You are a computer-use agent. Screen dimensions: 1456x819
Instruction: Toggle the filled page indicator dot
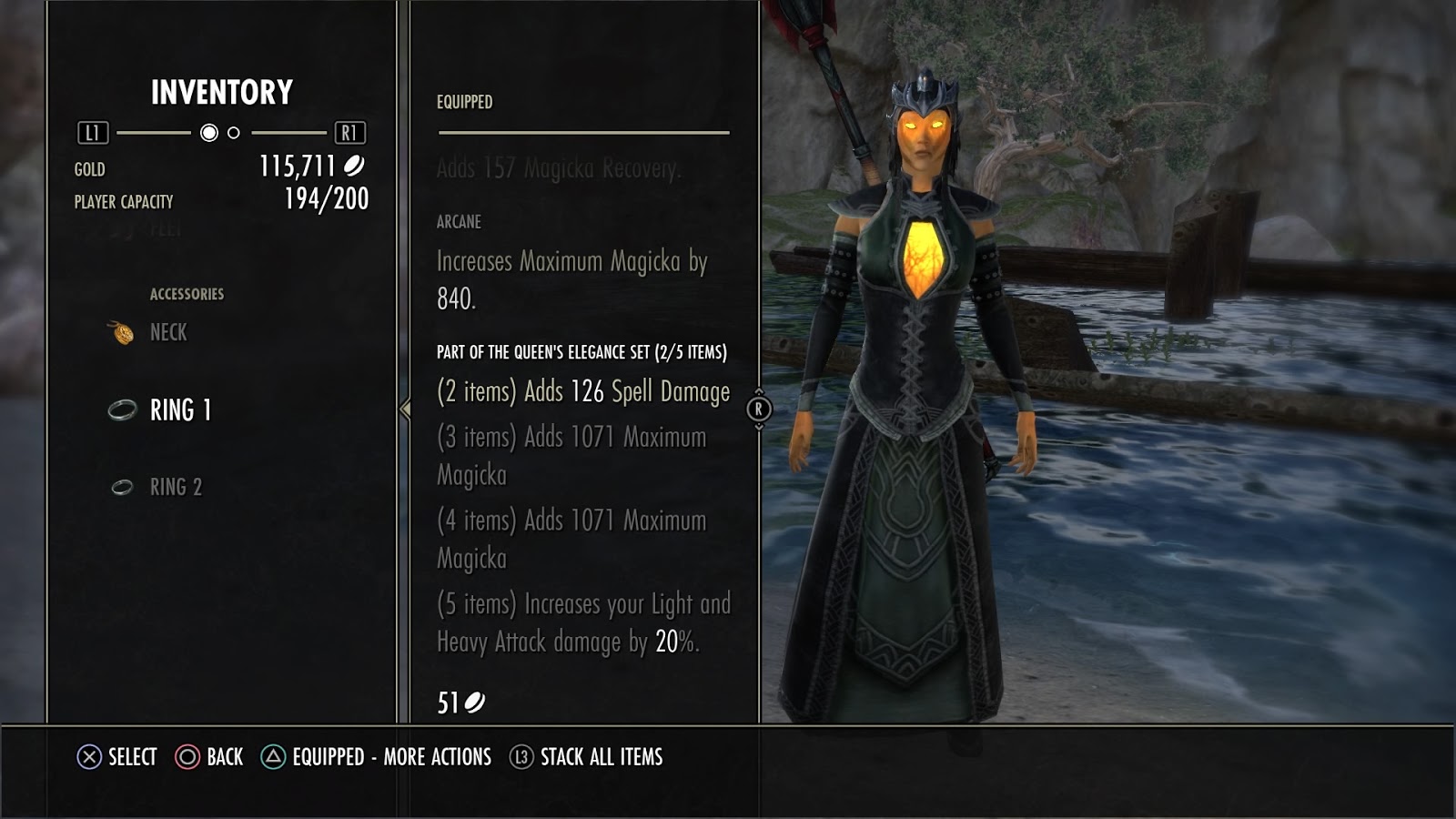[209, 134]
